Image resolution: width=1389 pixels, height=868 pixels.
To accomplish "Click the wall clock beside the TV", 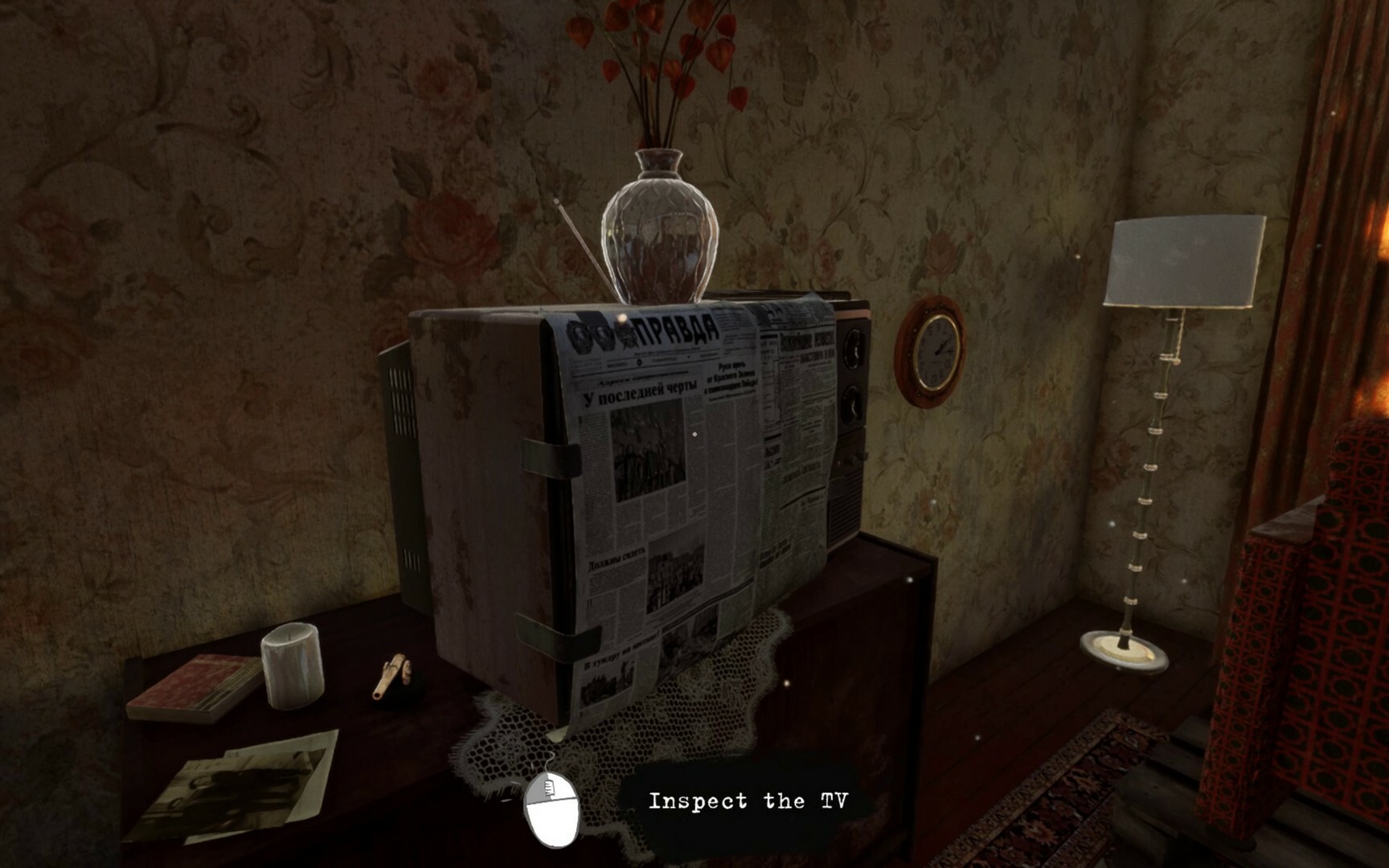I will [x=935, y=352].
